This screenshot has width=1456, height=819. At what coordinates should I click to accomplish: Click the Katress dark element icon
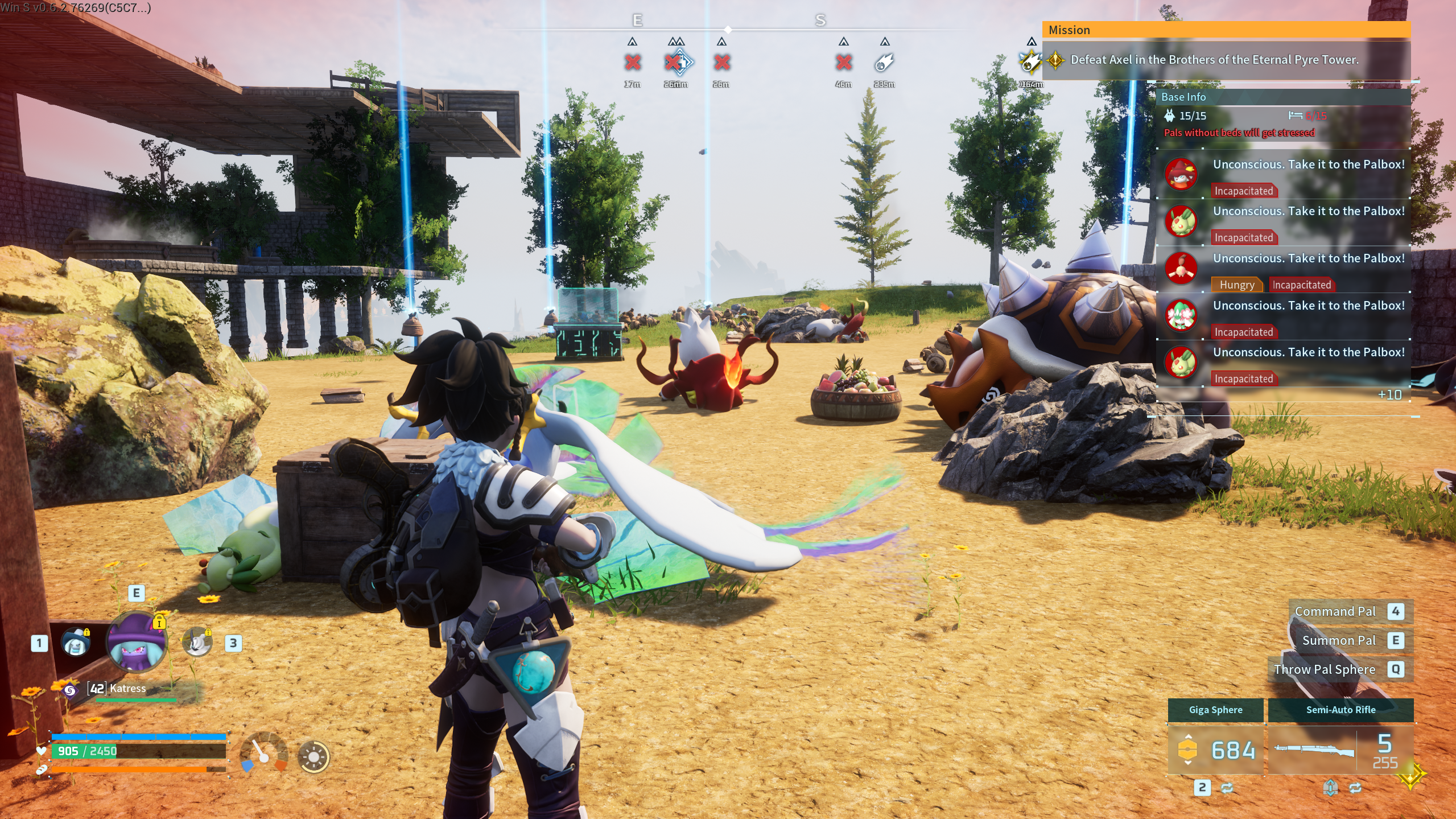70,690
